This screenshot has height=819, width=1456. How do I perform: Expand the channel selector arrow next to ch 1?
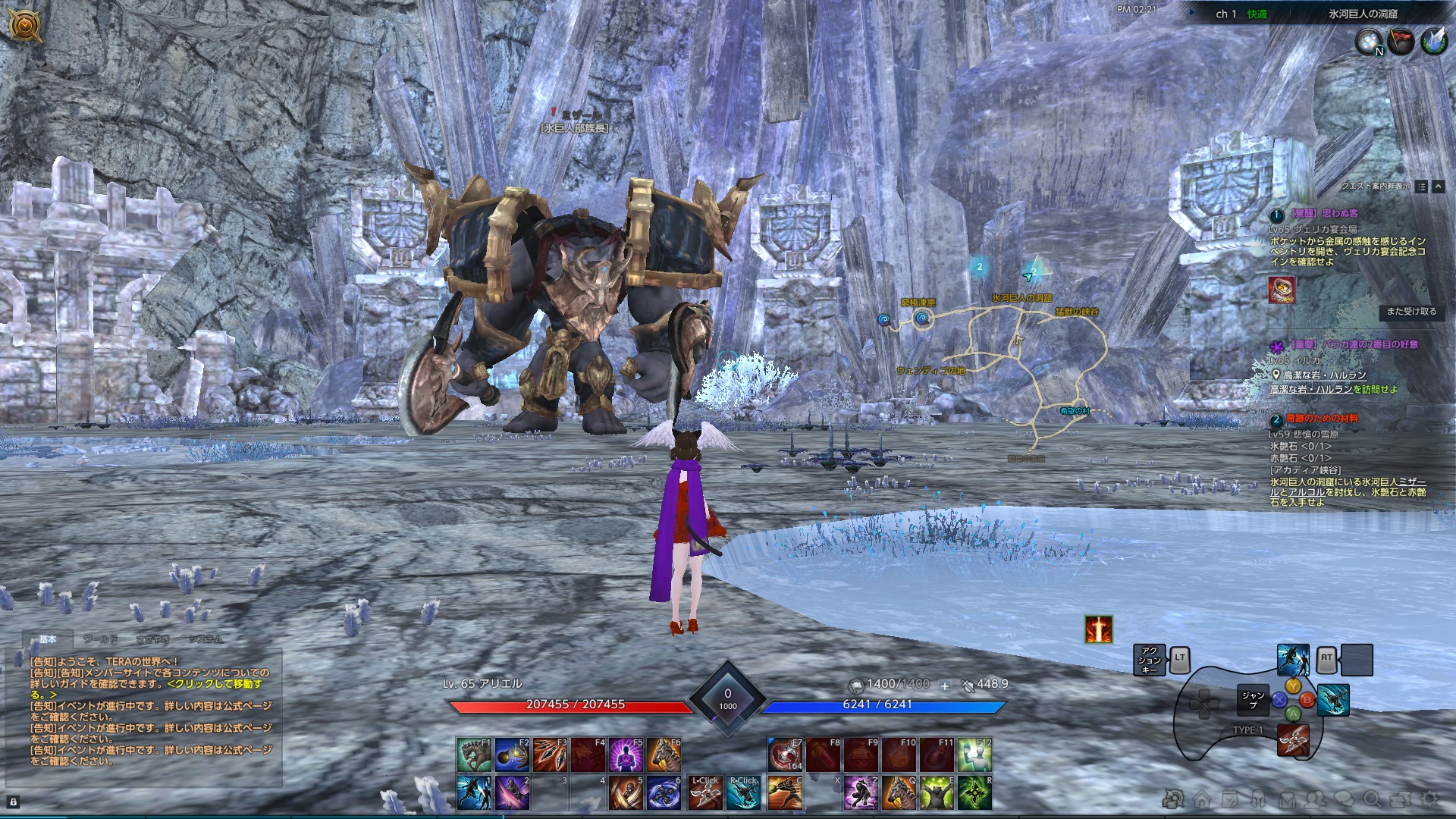(1193, 13)
